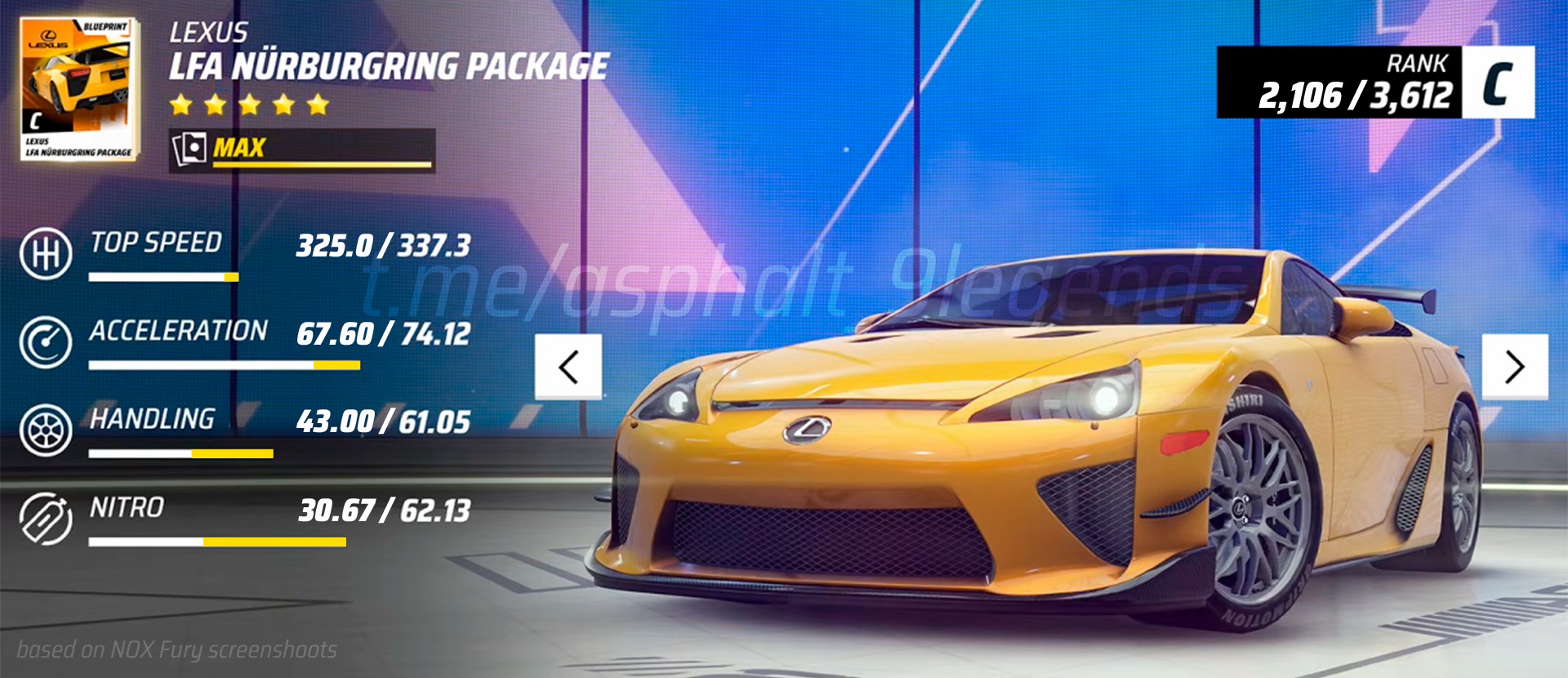Toggle the middle star in the rating row

(x=249, y=105)
